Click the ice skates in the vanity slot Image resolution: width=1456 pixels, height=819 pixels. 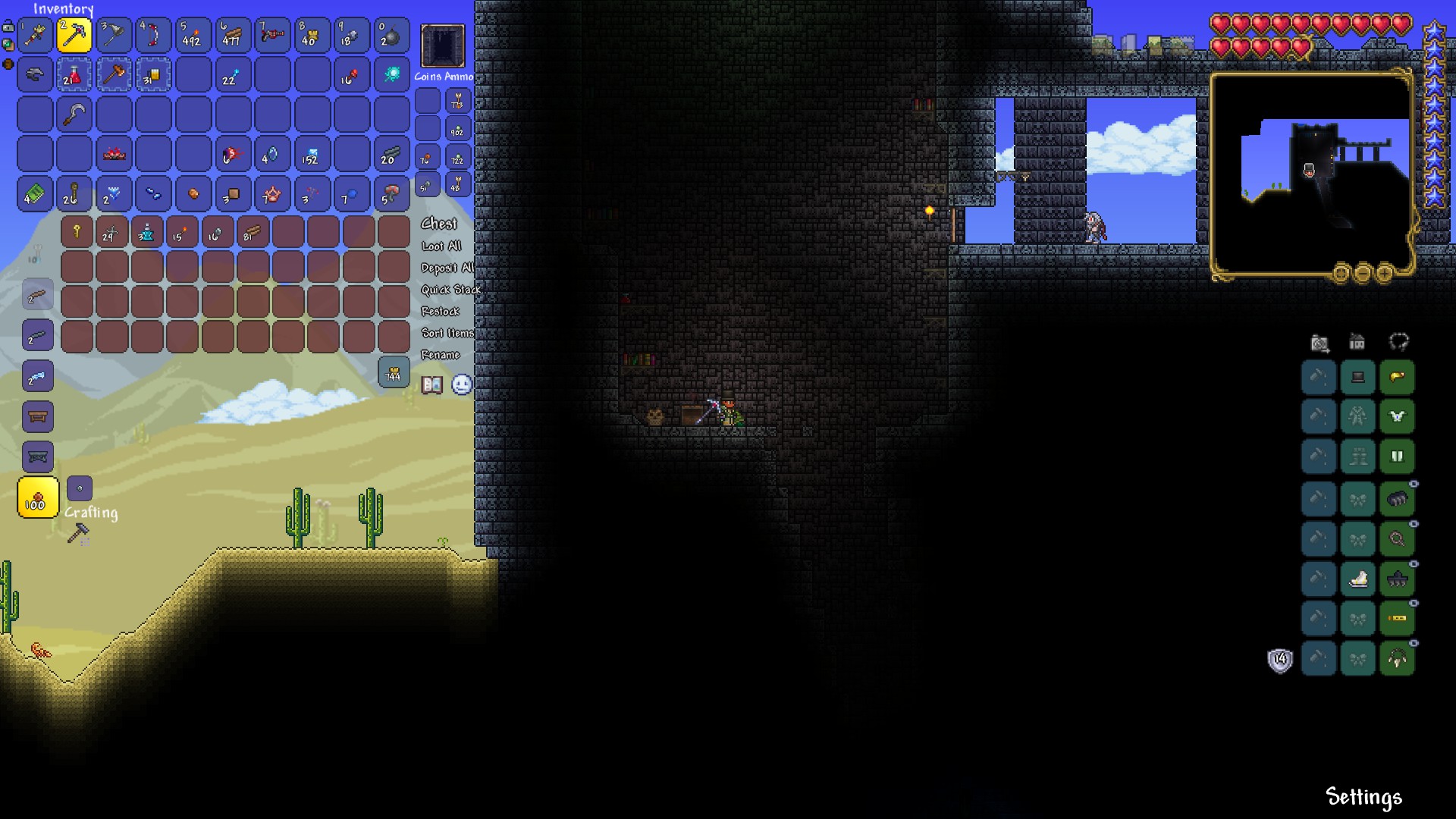(x=1357, y=579)
